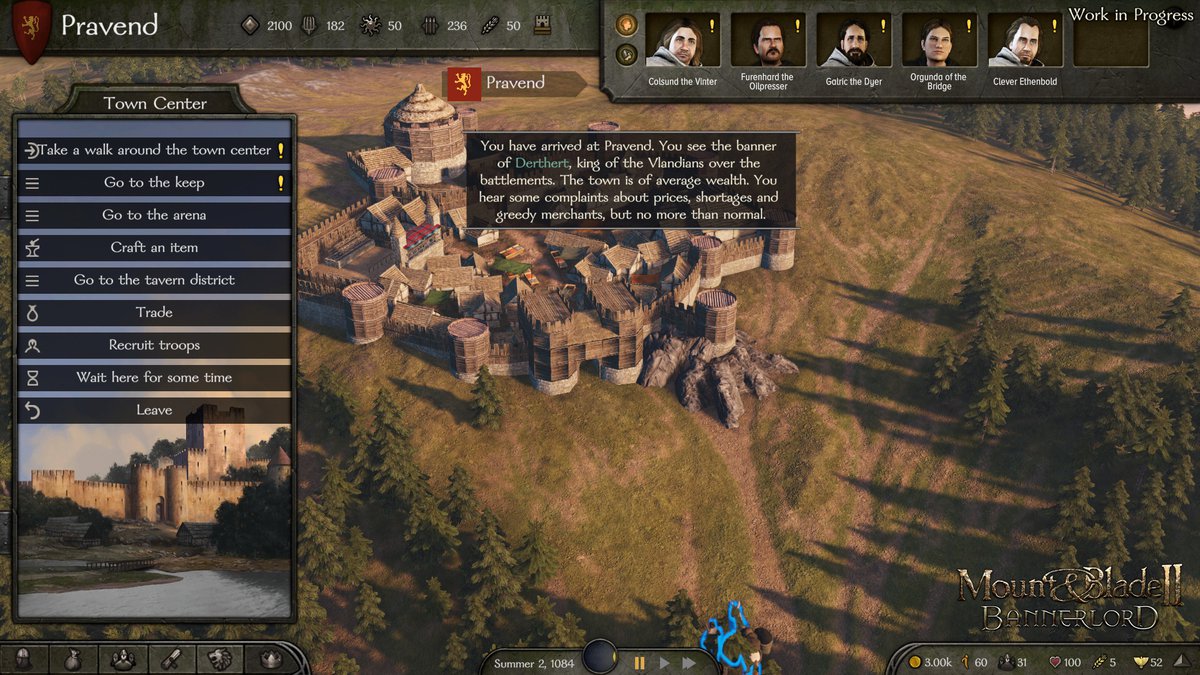Viewport: 1200px width, 675px height.
Task: Choose Galric the Dyer portrait
Action: coord(853,42)
